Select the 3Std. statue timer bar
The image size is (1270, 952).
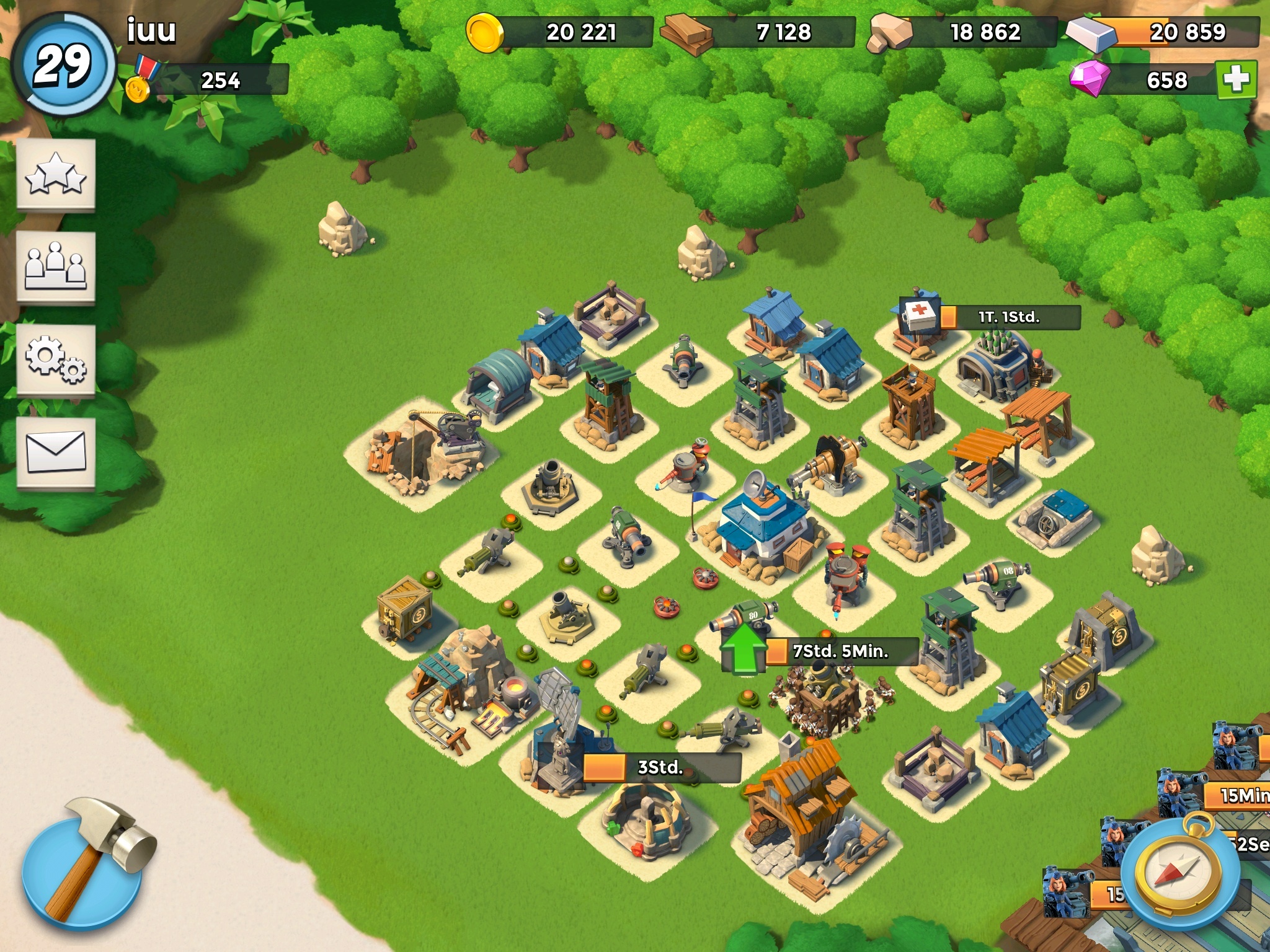click(660, 767)
